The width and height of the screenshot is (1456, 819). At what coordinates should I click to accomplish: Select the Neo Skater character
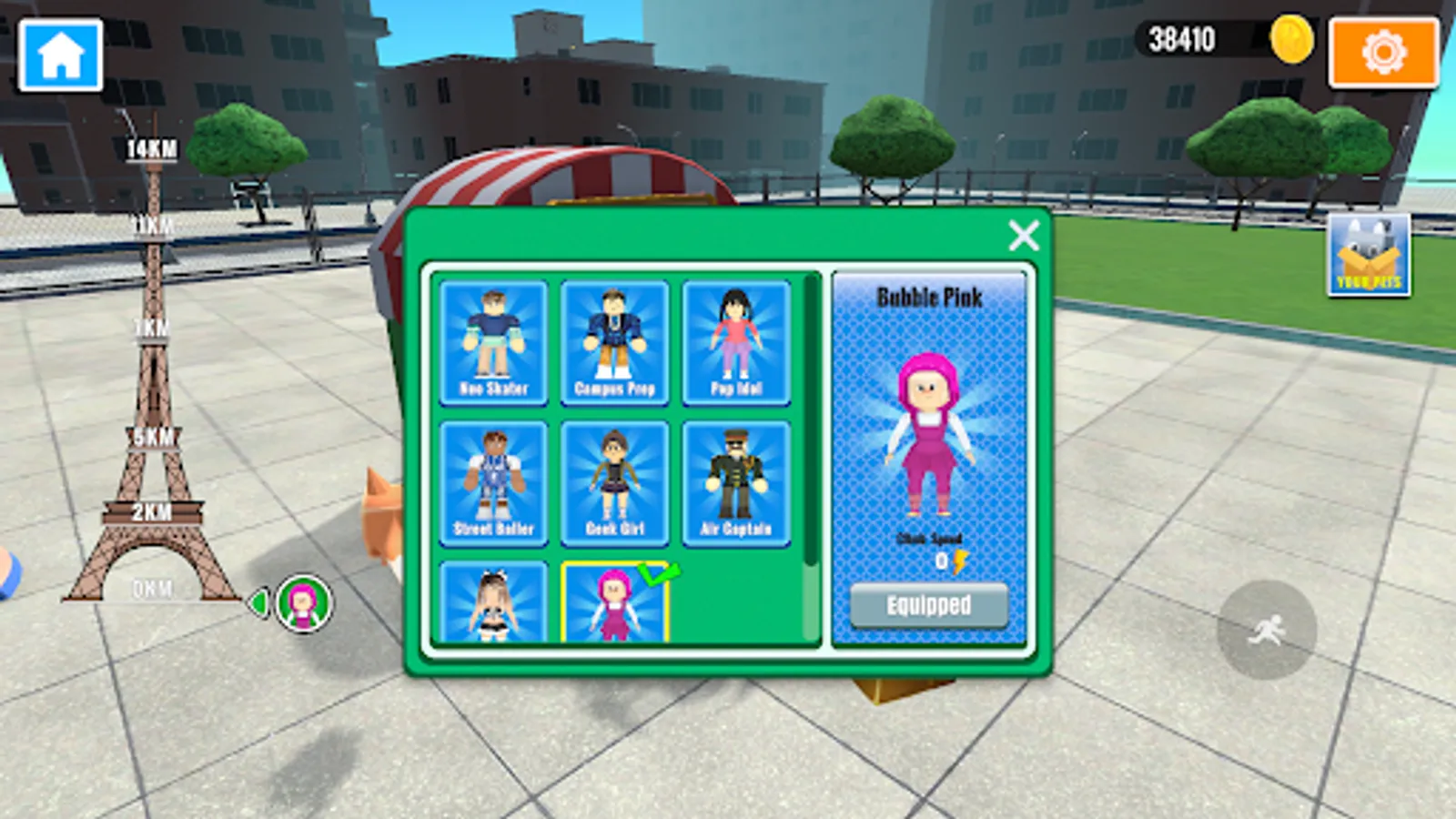494,344
